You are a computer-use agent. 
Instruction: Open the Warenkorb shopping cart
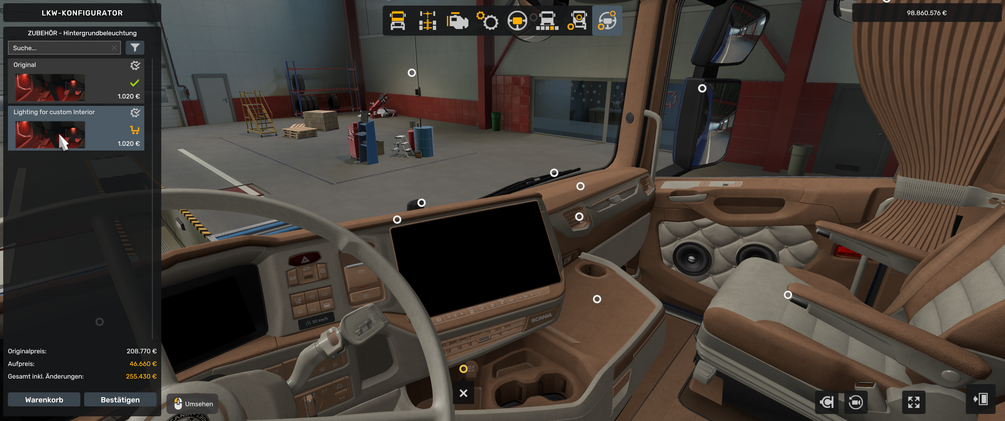pyautogui.click(x=44, y=399)
